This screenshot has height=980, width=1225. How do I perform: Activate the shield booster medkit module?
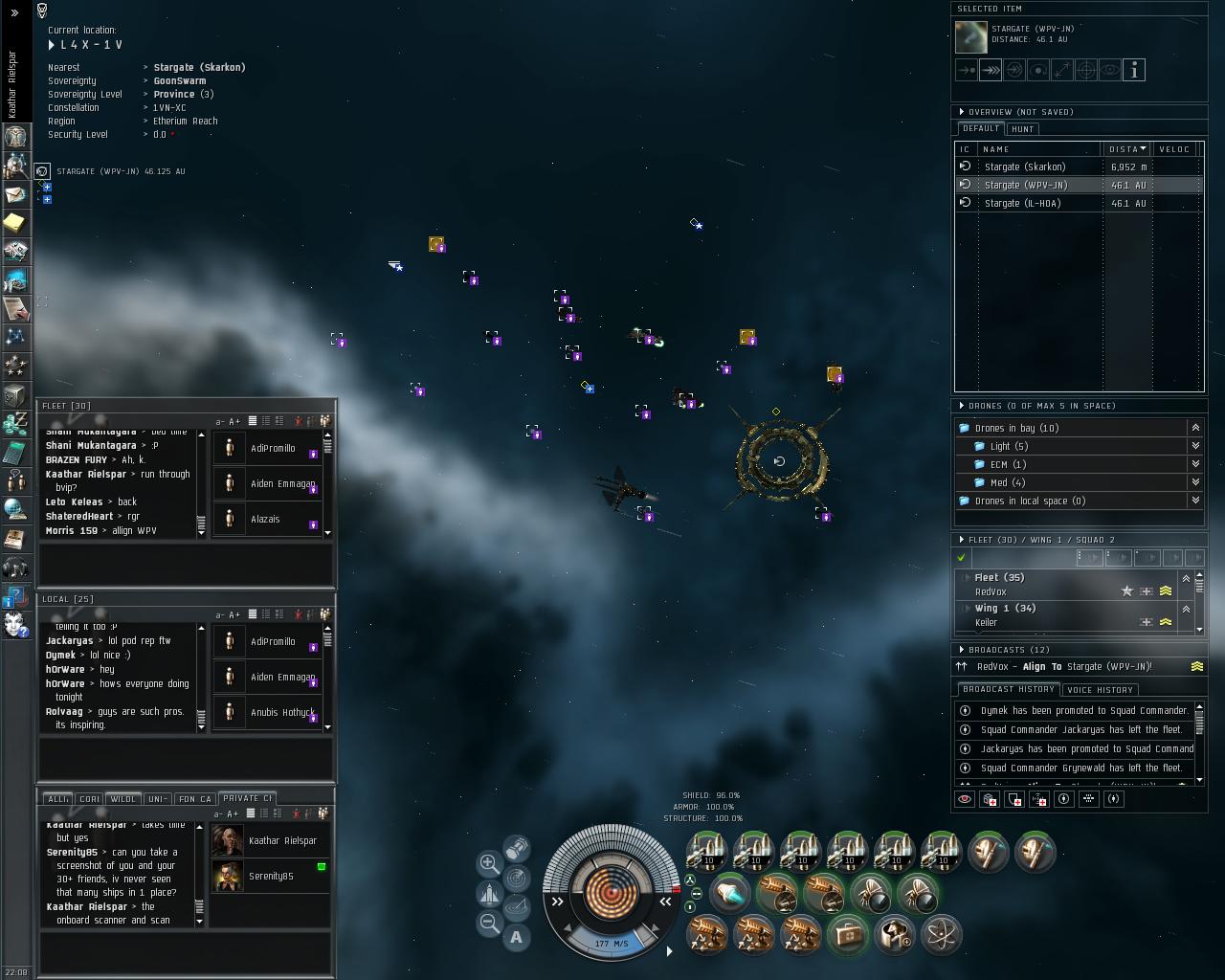point(847,934)
